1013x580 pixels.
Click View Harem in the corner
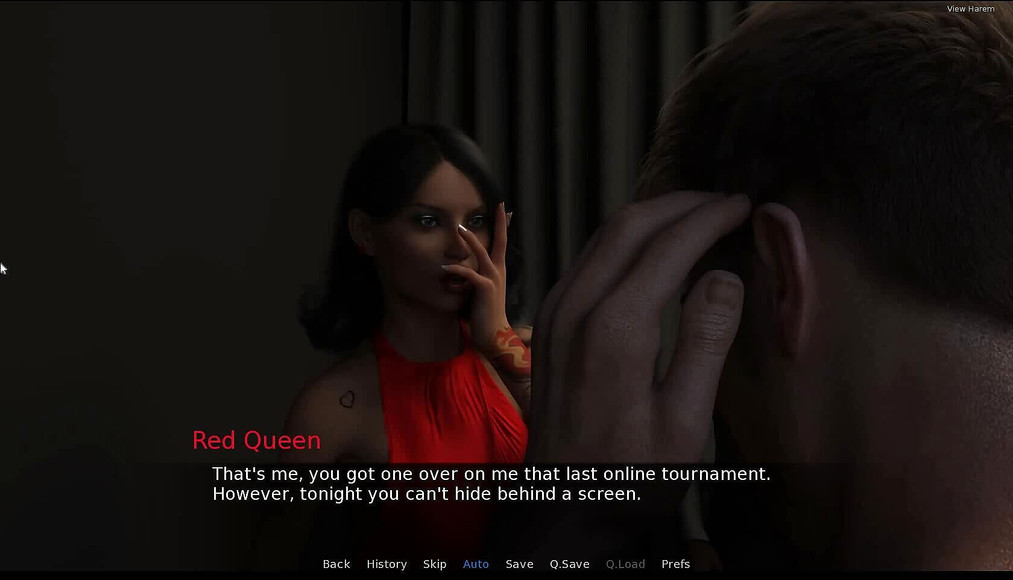point(970,9)
